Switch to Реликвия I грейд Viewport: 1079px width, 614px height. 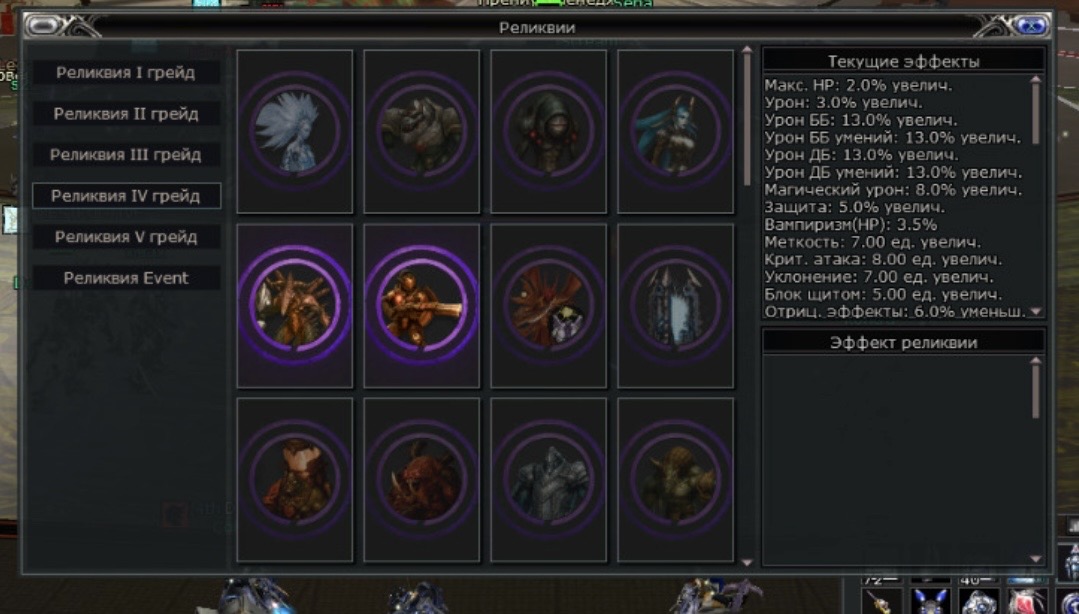click(126, 73)
